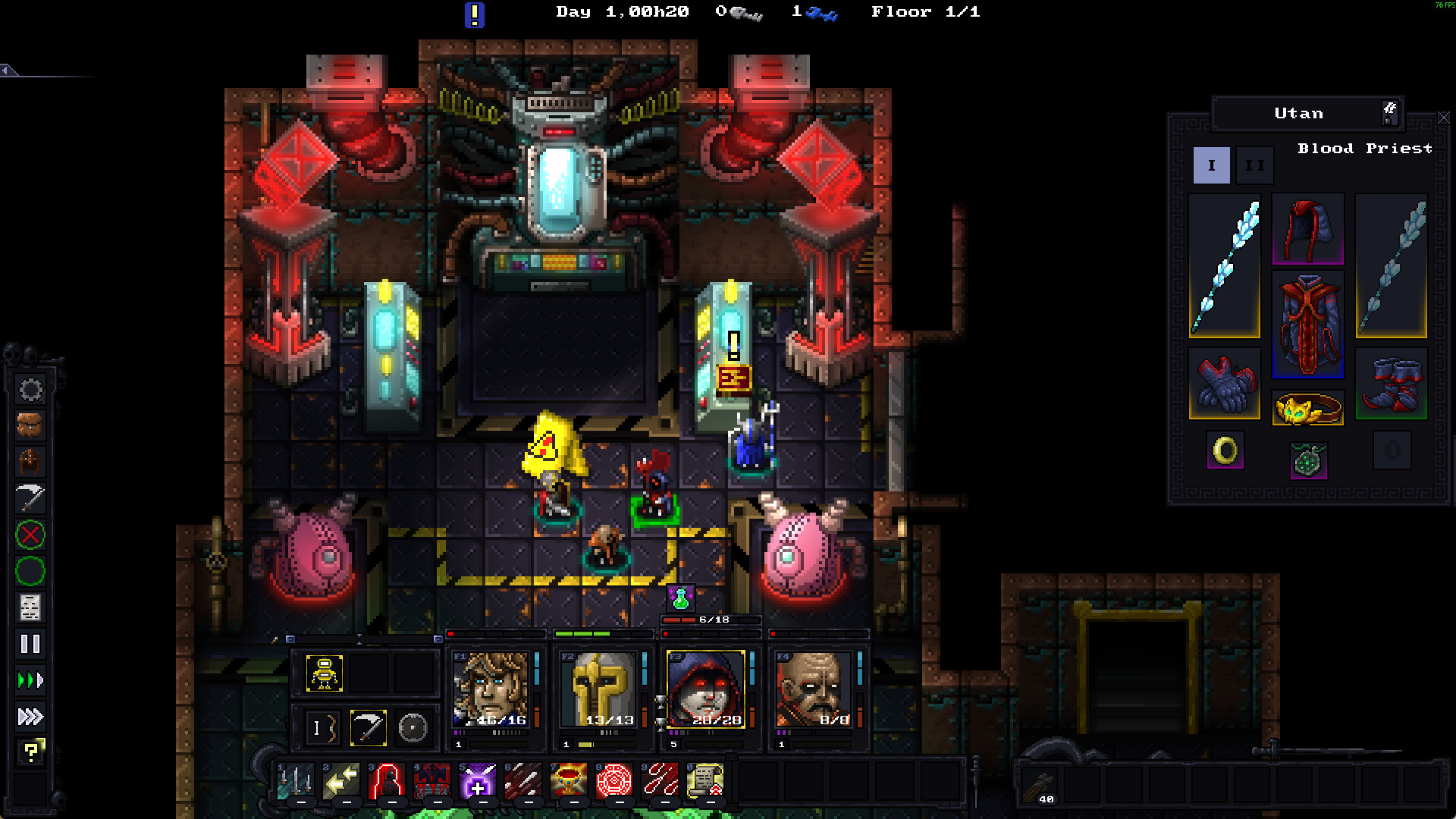Screen dimensions: 1456x819
Task: Switch to weapon set II in Utan's panel
Action: pos(1255,165)
